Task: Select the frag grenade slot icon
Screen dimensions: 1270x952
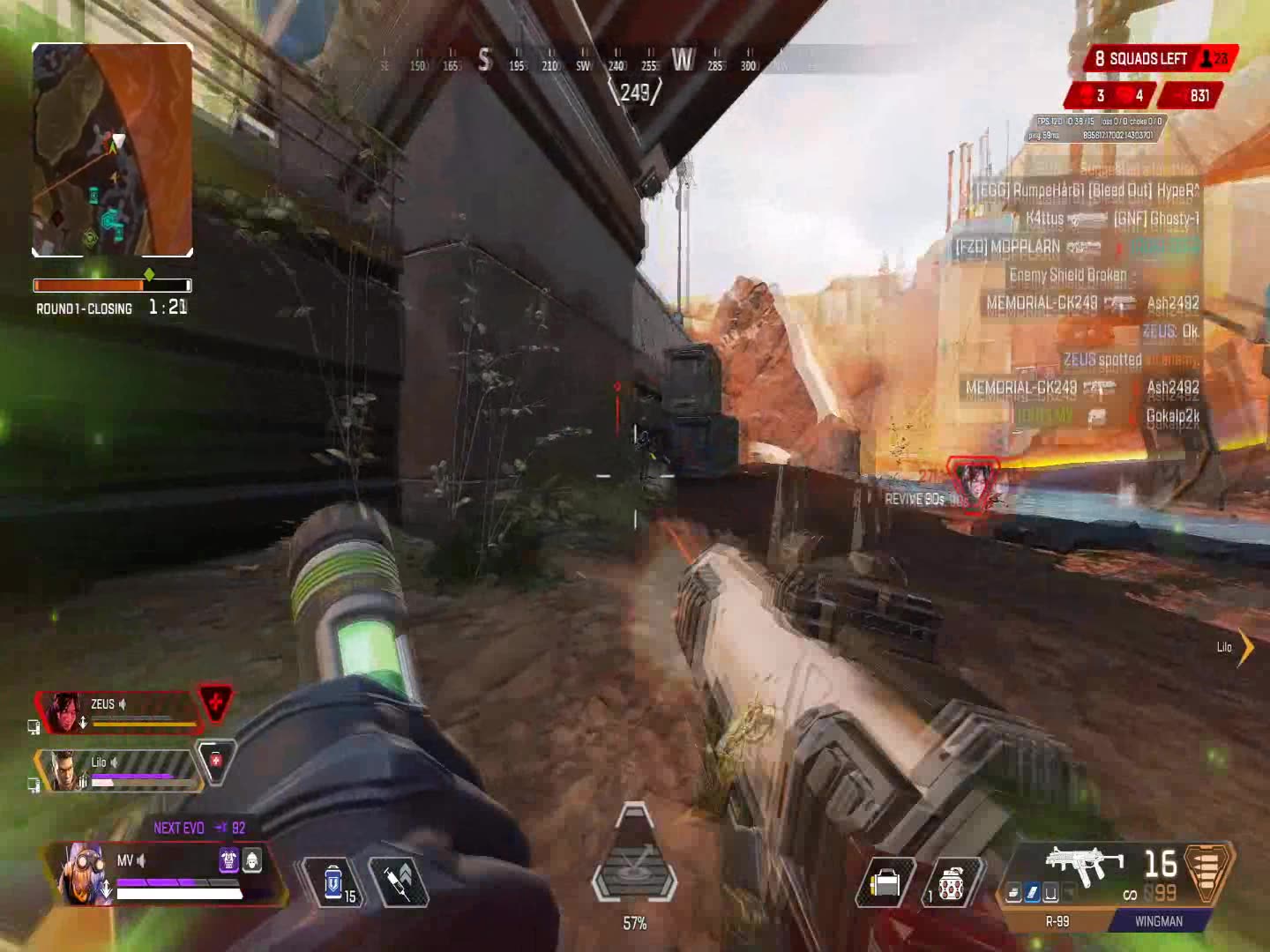Action: (x=952, y=883)
